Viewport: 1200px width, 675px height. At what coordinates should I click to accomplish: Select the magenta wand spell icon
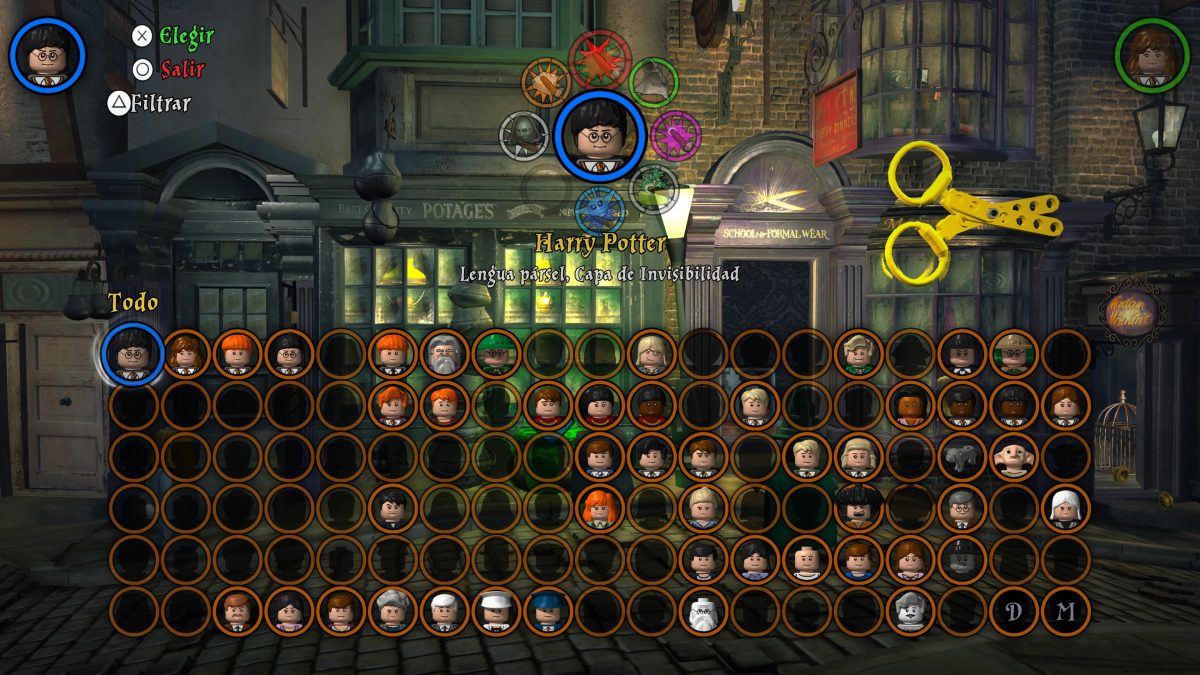pos(675,135)
